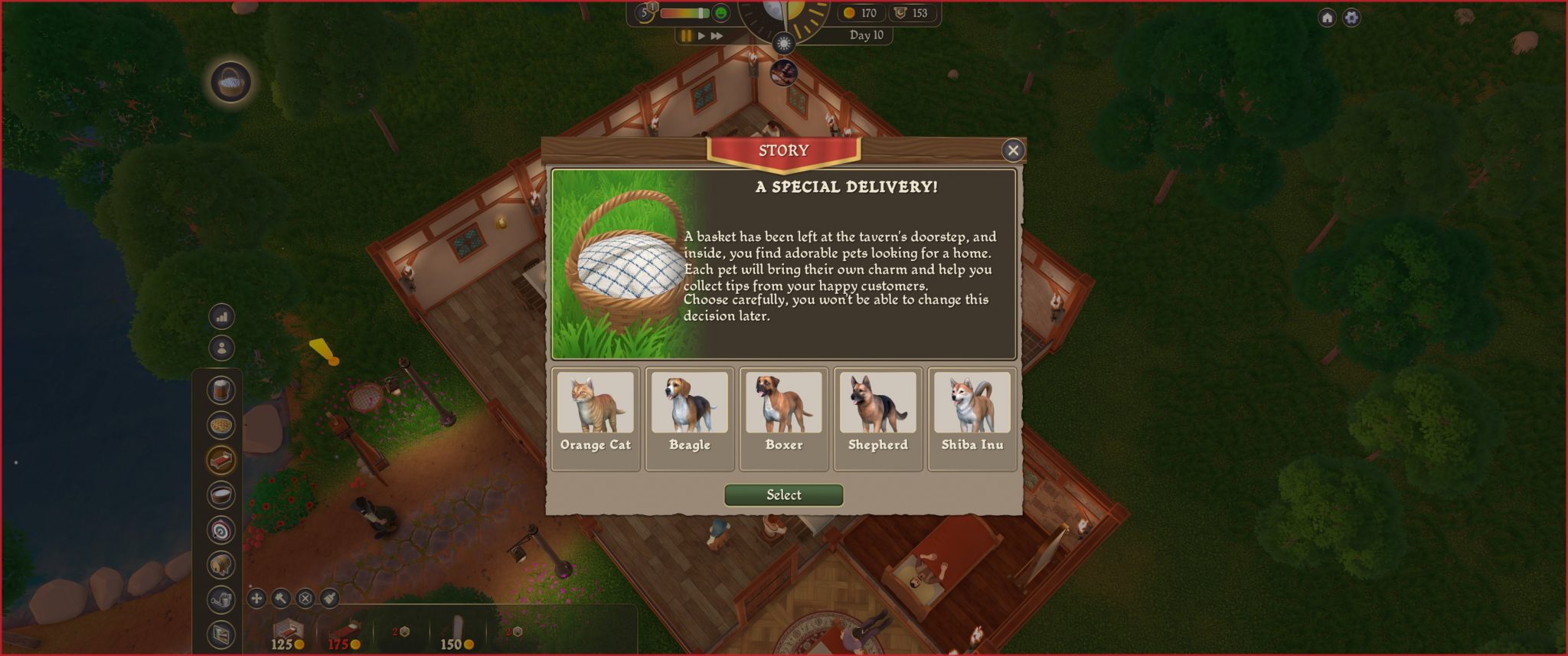1568x656 pixels.
Task: Switch to fast-forward speed
Action: [717, 36]
